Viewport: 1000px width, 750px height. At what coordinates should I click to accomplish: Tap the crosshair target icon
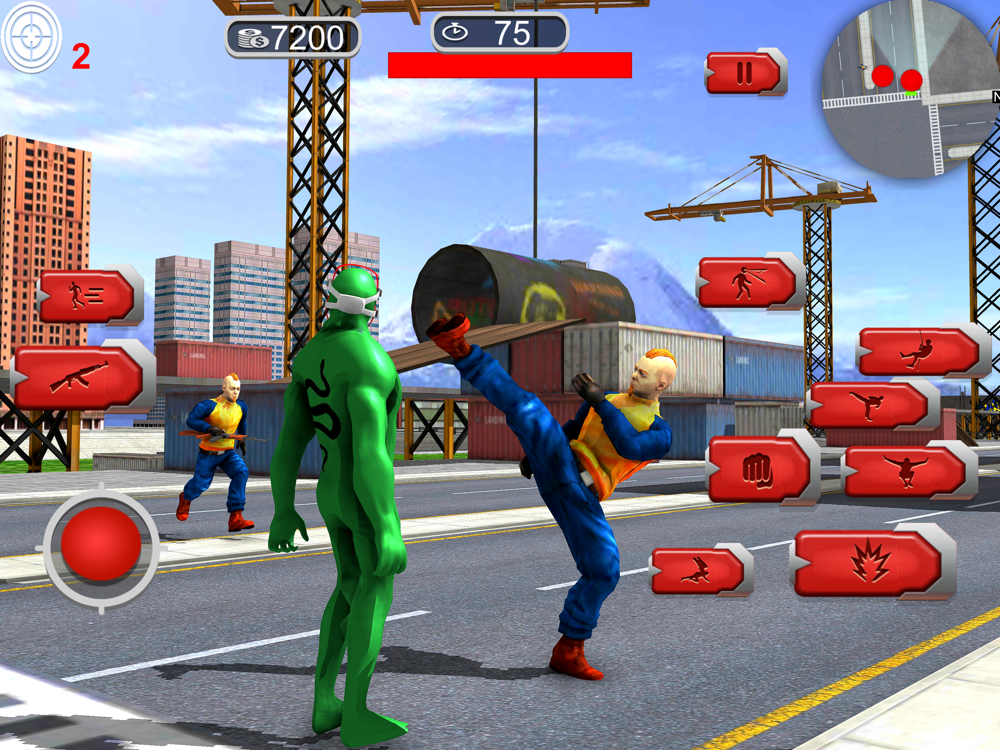coord(32,37)
